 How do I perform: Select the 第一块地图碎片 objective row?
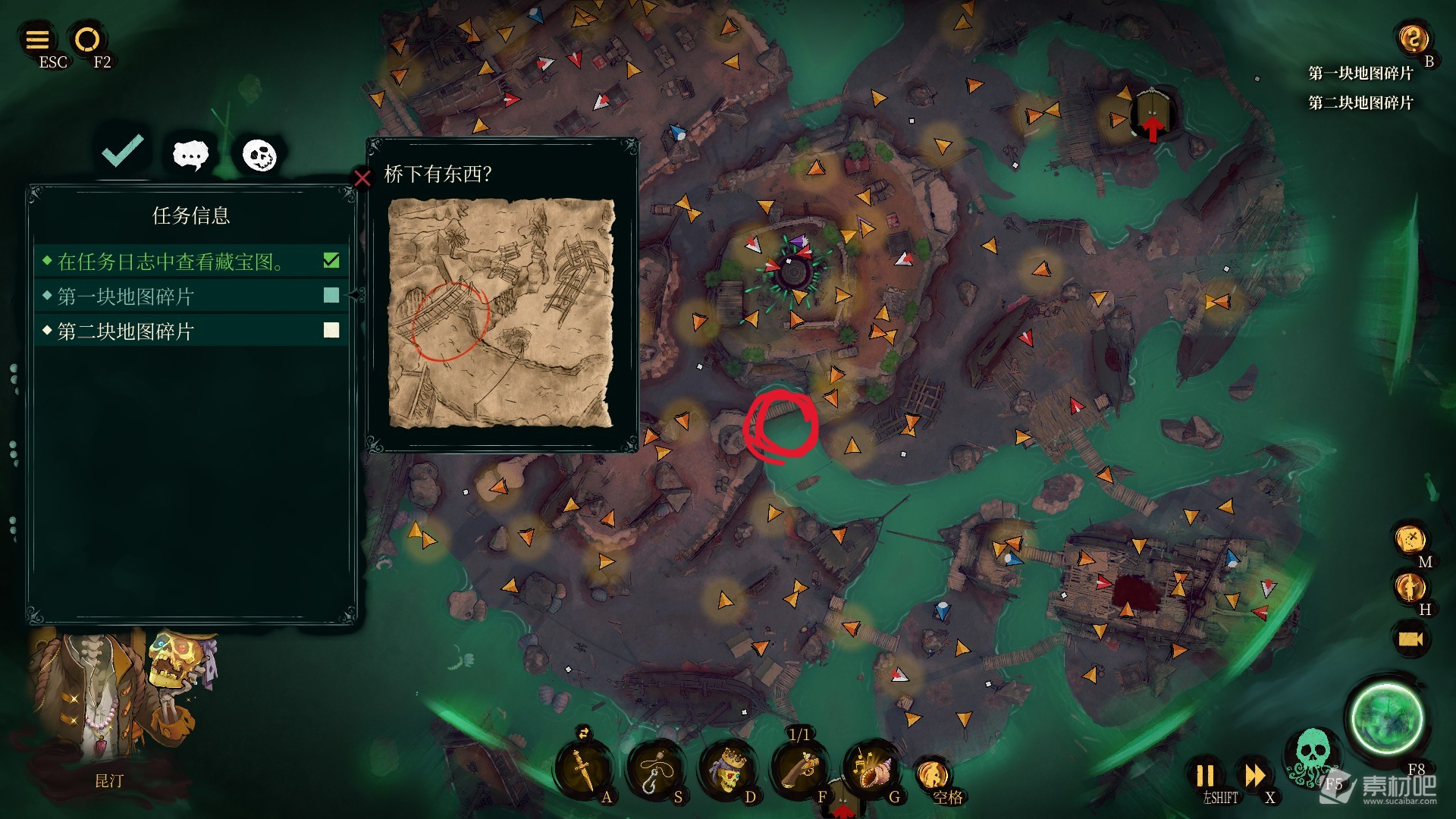[191, 297]
